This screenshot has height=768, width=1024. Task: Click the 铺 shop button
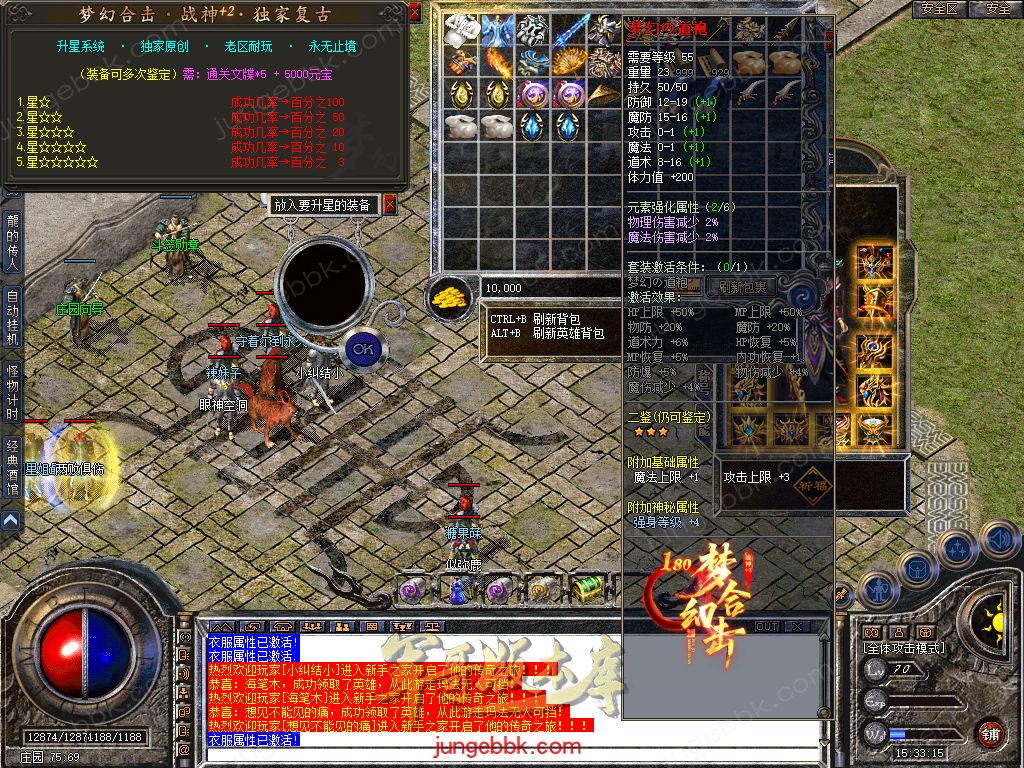990,732
